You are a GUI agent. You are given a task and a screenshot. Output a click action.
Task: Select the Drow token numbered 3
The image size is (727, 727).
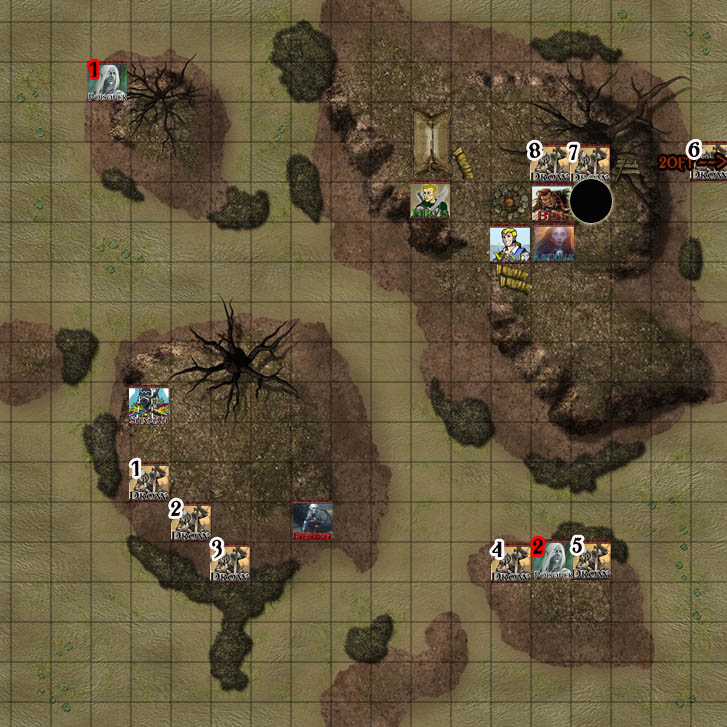click(x=230, y=562)
